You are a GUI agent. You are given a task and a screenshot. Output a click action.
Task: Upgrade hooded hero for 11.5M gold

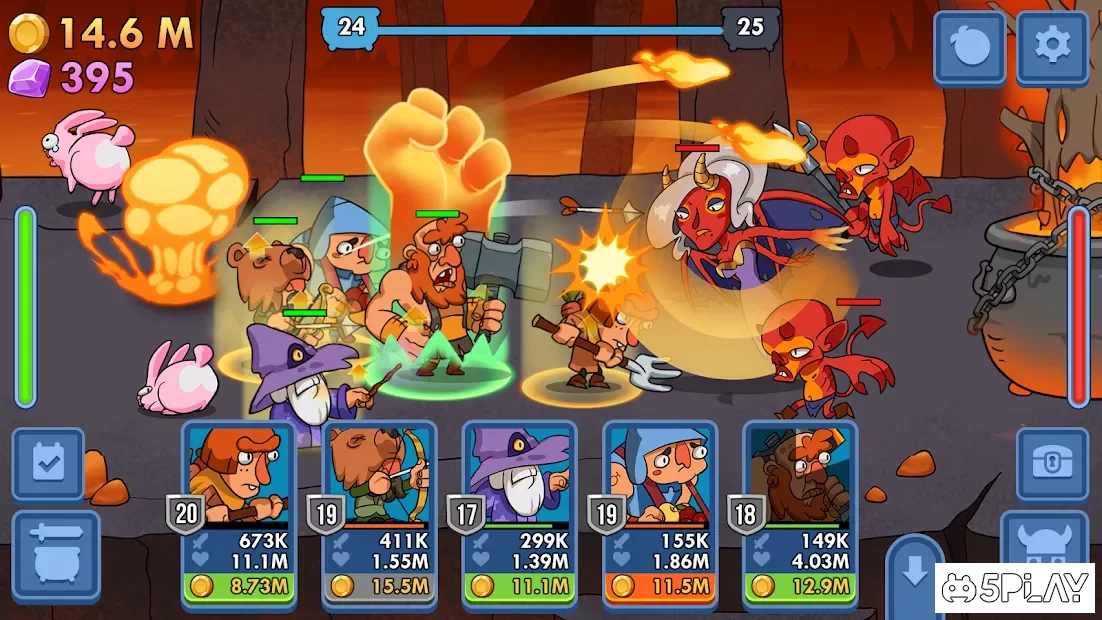click(x=659, y=585)
